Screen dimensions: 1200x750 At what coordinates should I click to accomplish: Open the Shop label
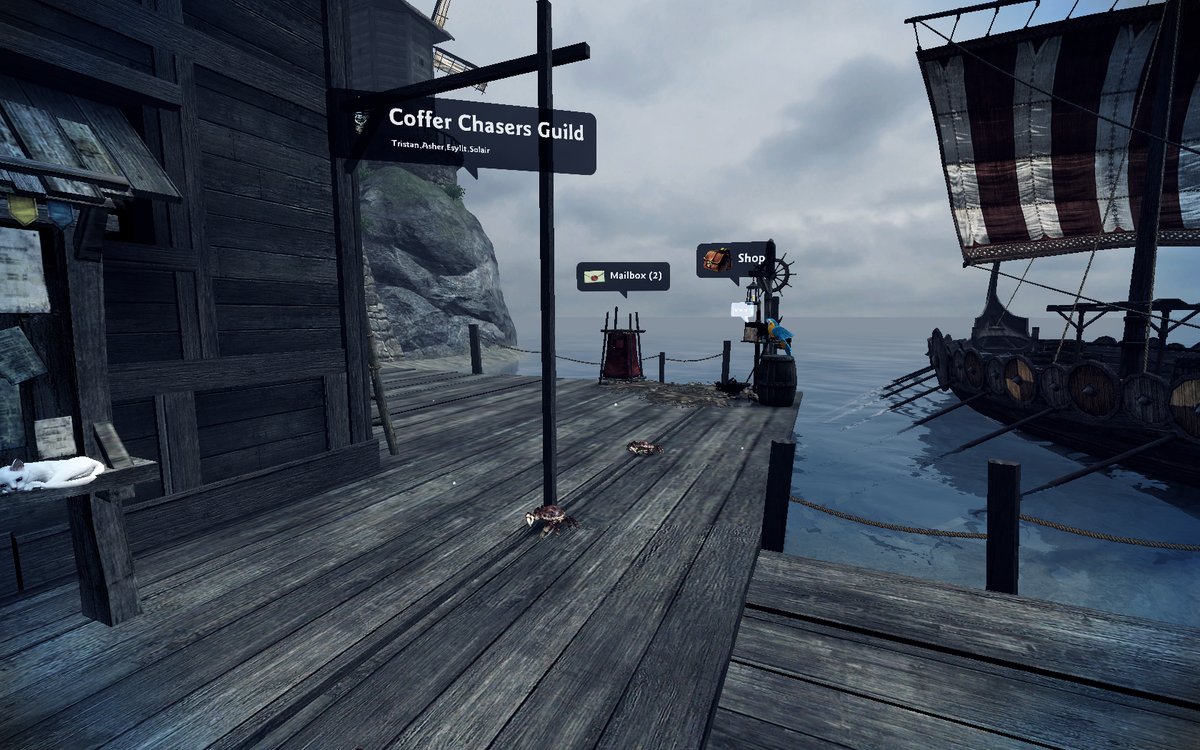[735, 259]
